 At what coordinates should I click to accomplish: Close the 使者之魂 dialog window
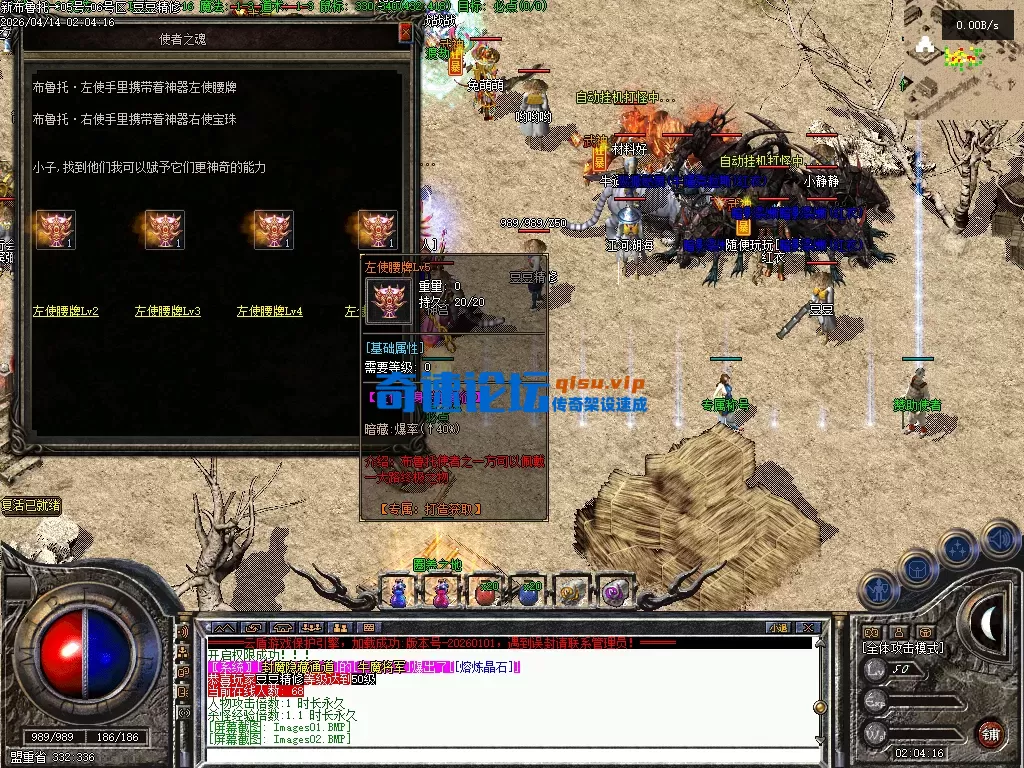point(405,33)
